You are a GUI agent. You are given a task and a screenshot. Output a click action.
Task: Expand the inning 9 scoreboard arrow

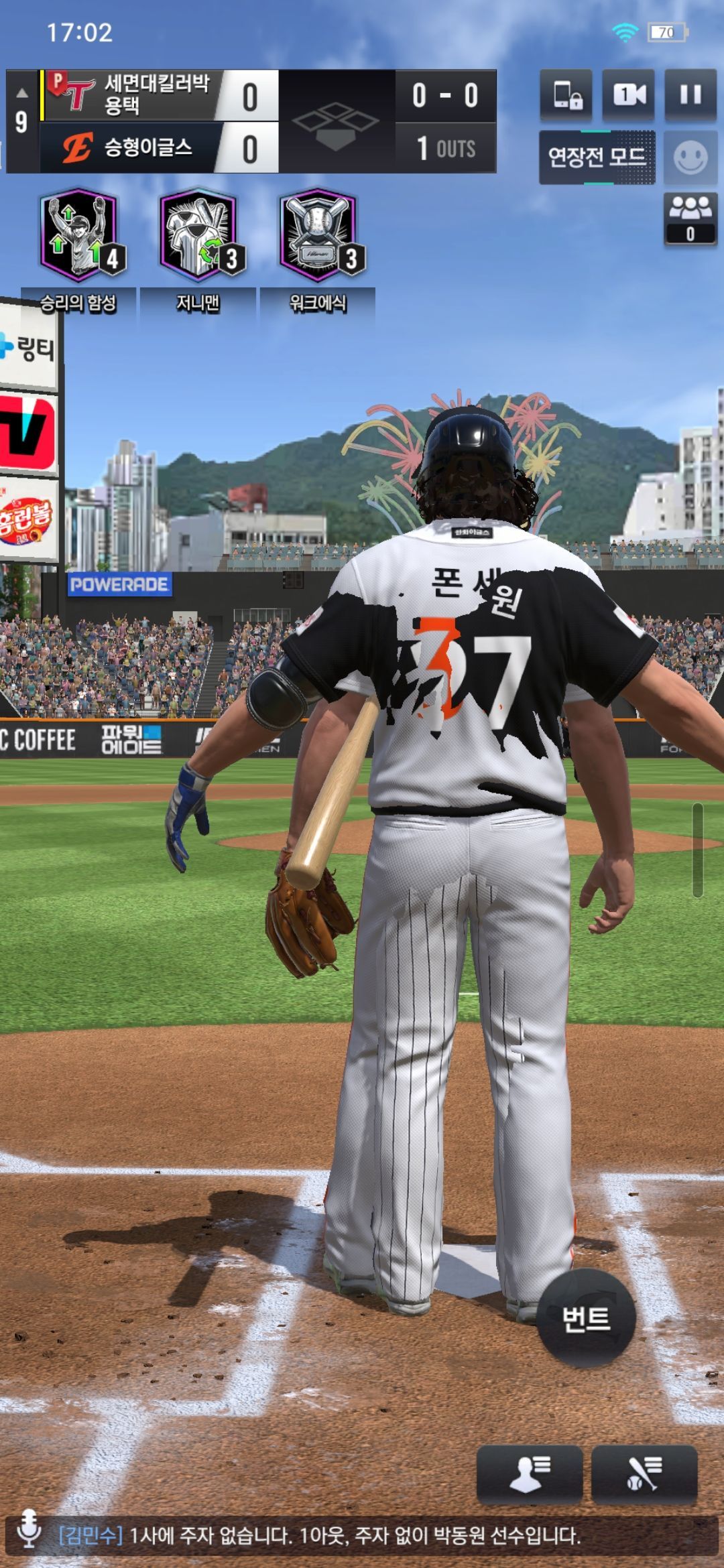(x=21, y=93)
